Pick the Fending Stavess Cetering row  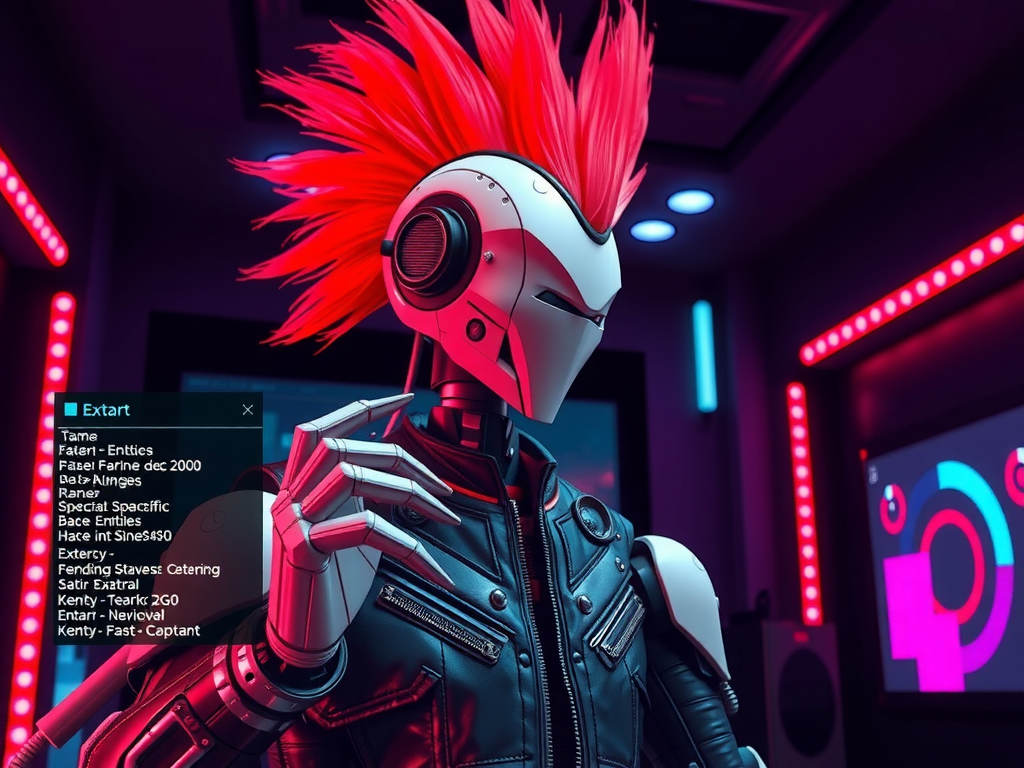pyautogui.click(x=139, y=569)
